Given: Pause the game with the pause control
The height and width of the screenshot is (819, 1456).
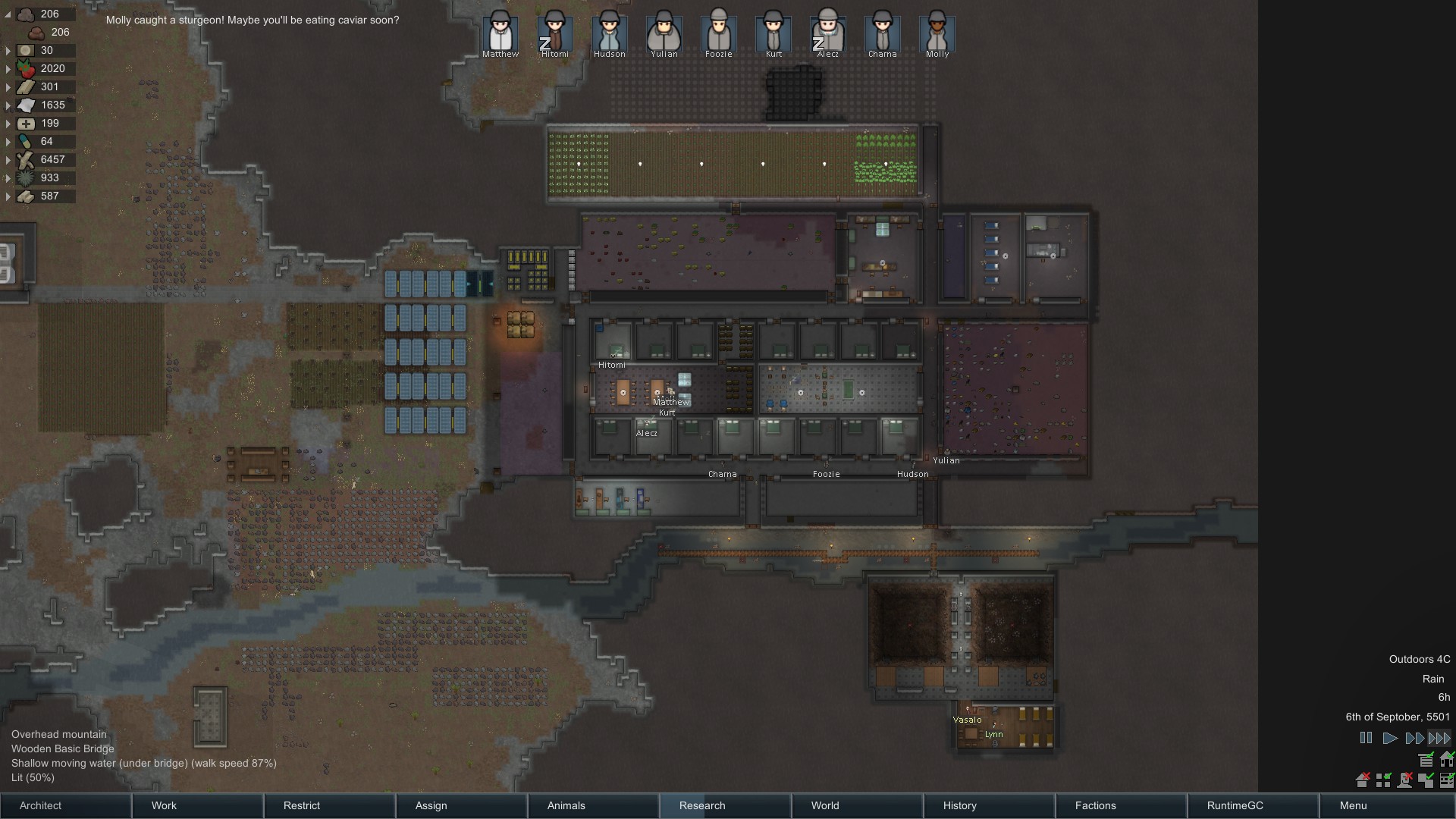Looking at the screenshot, I should (x=1366, y=738).
